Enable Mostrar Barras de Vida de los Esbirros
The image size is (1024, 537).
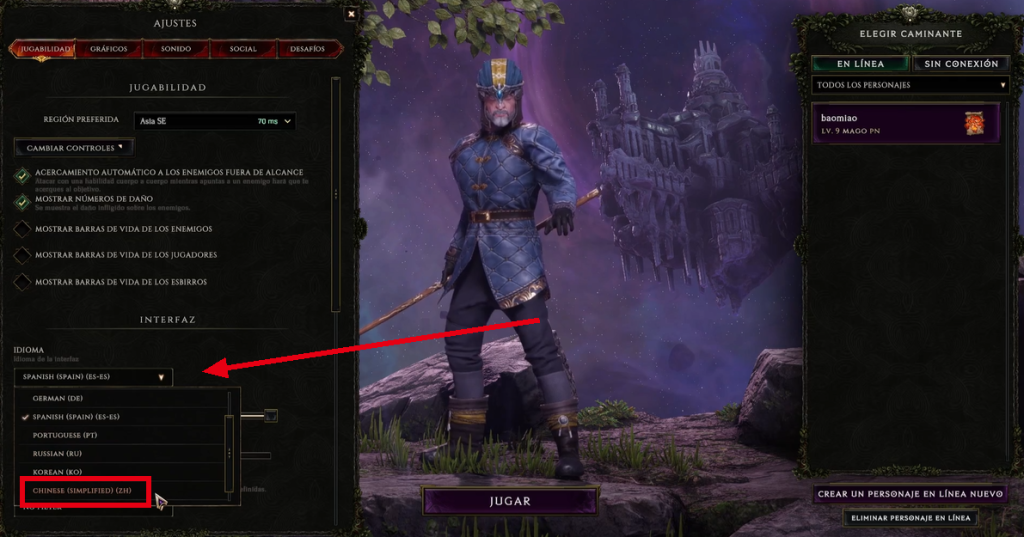22,282
